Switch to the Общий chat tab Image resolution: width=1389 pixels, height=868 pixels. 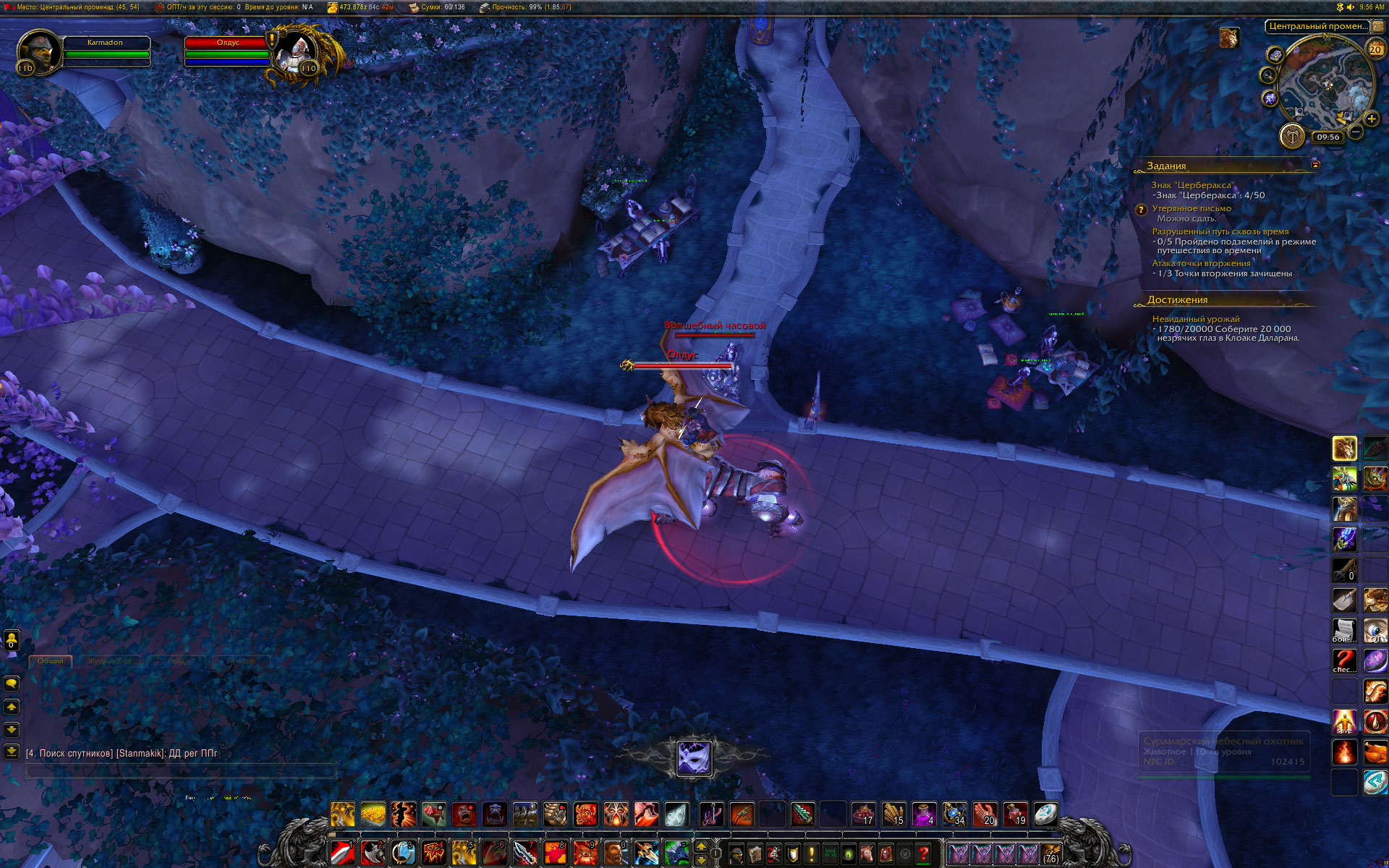click(51, 660)
